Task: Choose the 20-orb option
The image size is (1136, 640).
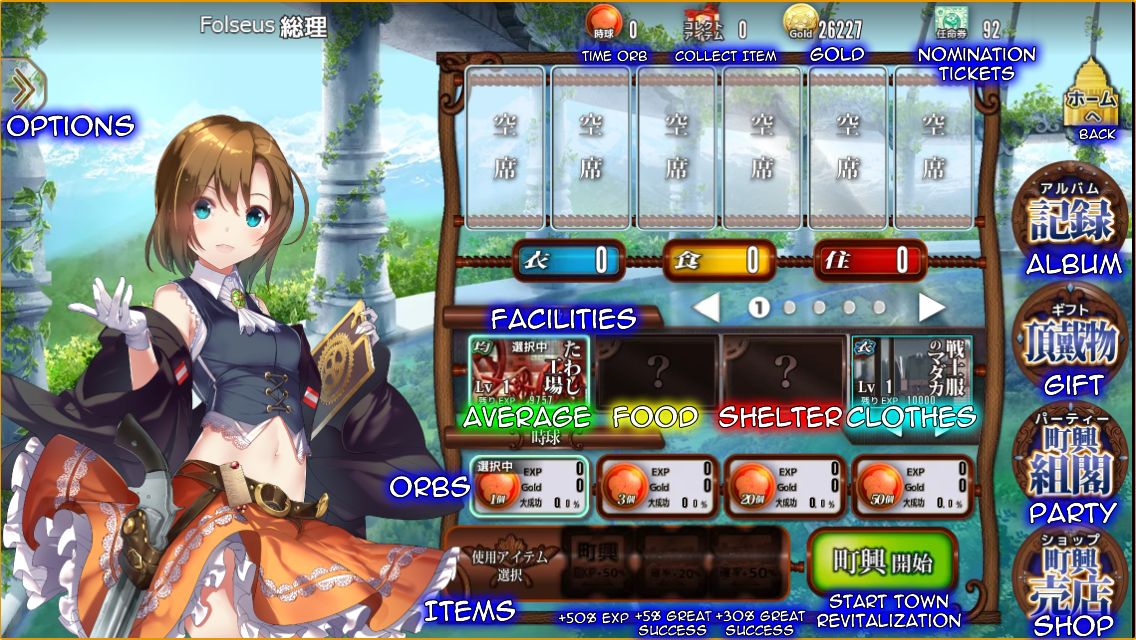Action: (785, 488)
